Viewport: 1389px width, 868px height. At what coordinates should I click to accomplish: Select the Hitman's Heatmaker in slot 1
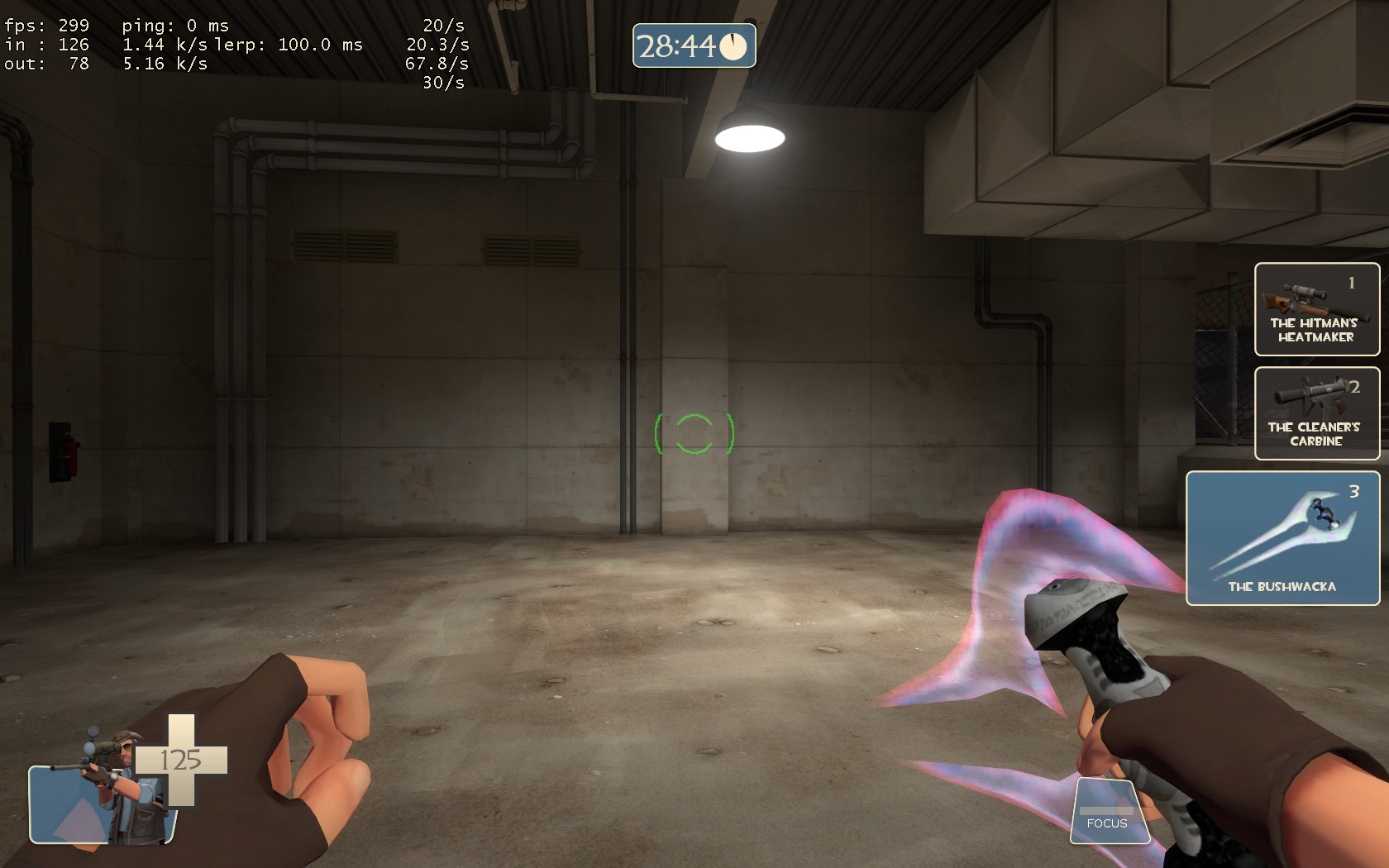coord(1317,310)
